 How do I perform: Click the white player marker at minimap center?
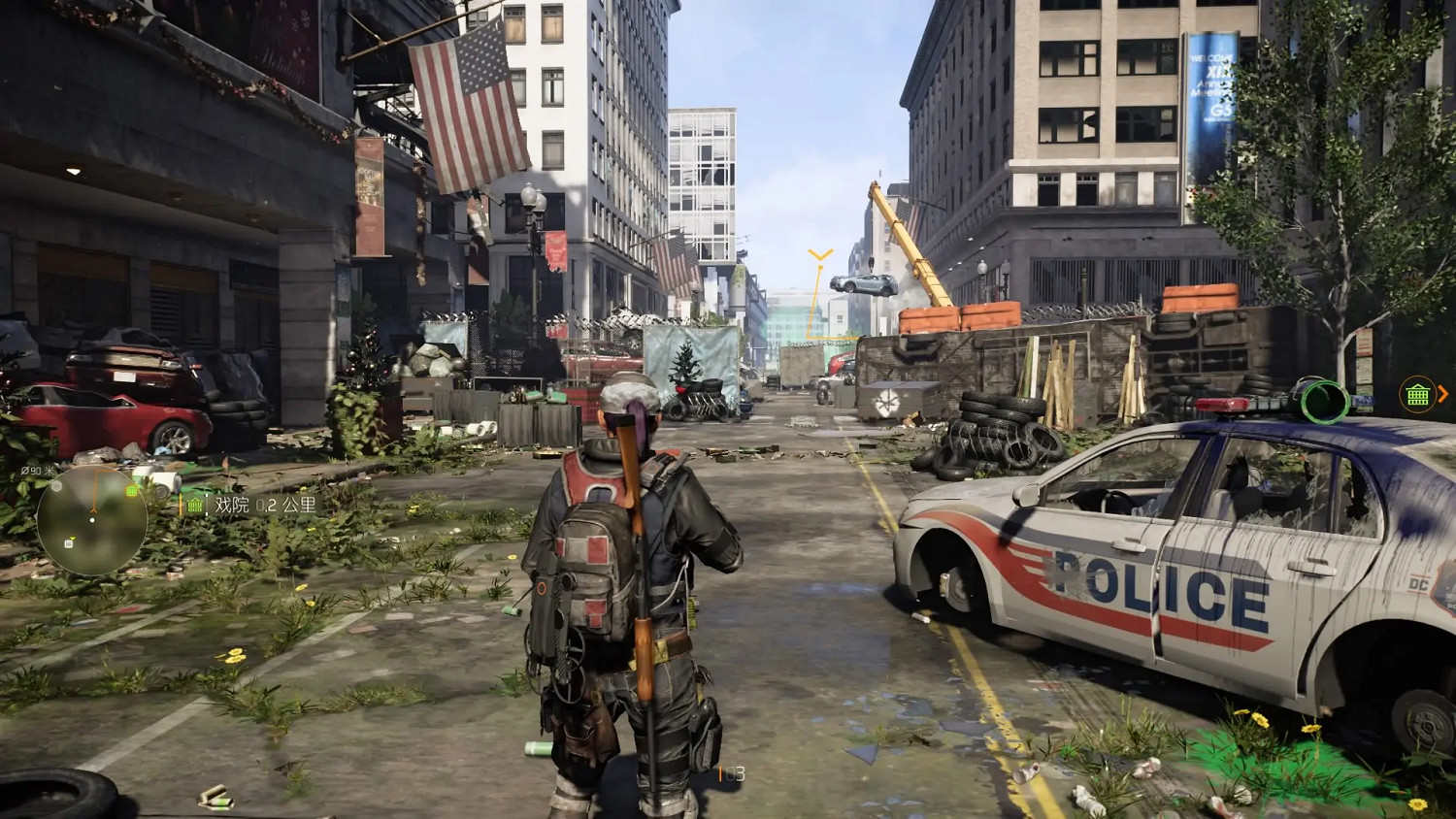pyautogui.click(x=92, y=520)
